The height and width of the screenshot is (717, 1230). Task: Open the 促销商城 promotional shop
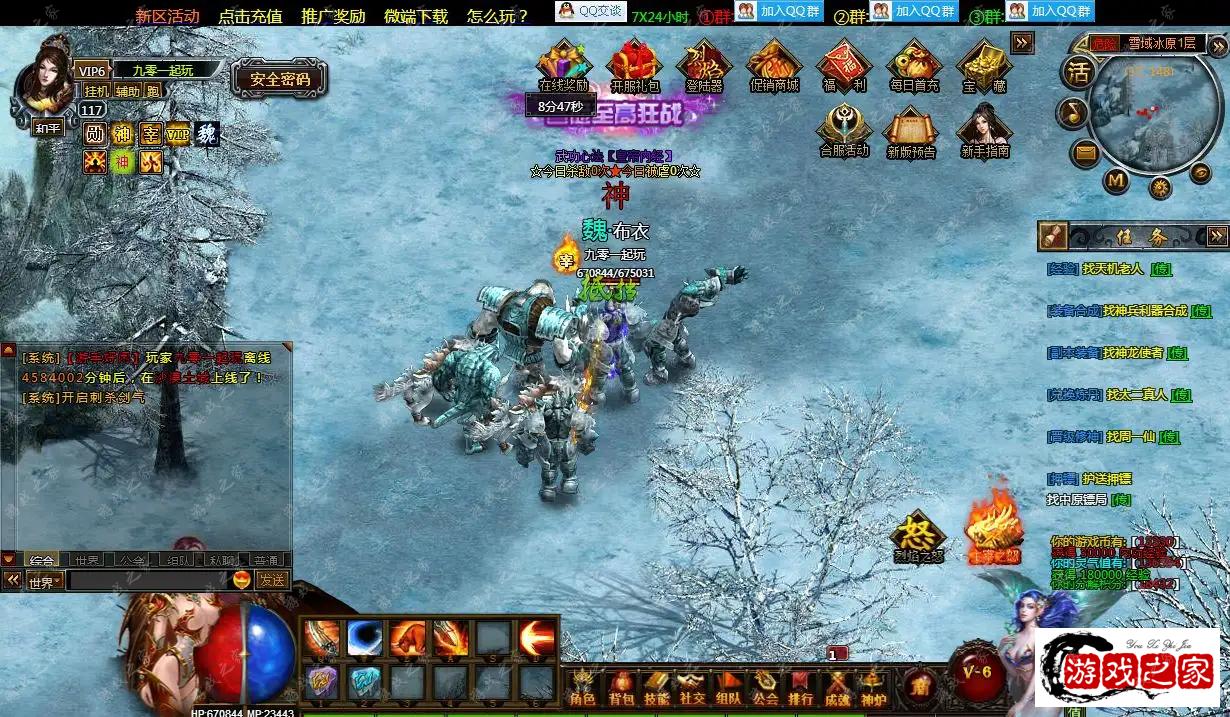click(774, 64)
